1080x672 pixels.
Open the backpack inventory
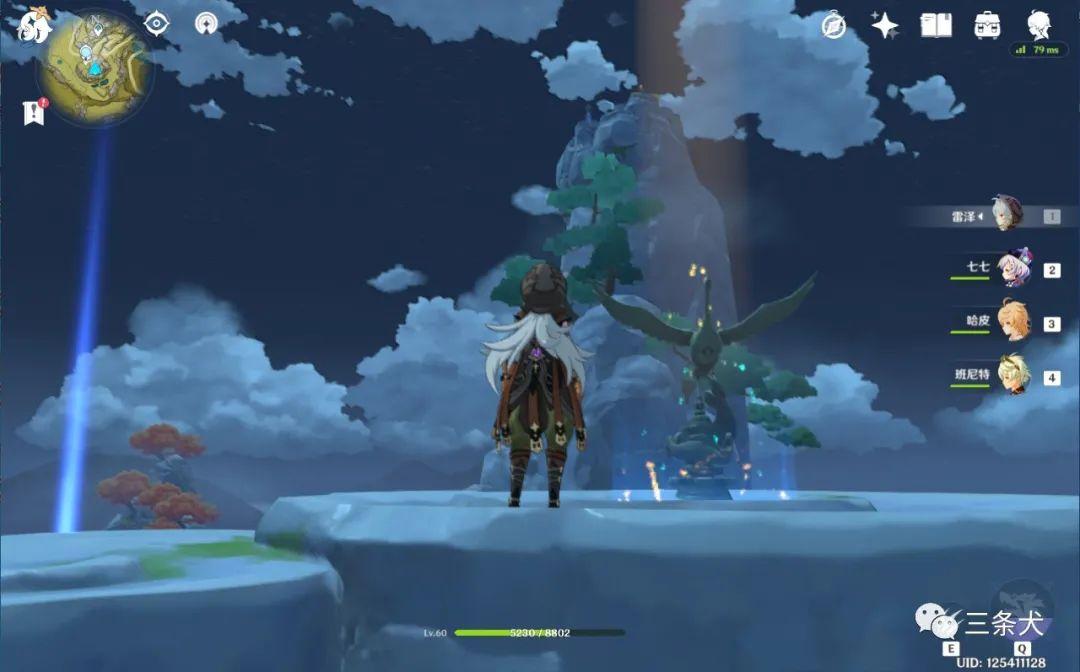coord(988,26)
